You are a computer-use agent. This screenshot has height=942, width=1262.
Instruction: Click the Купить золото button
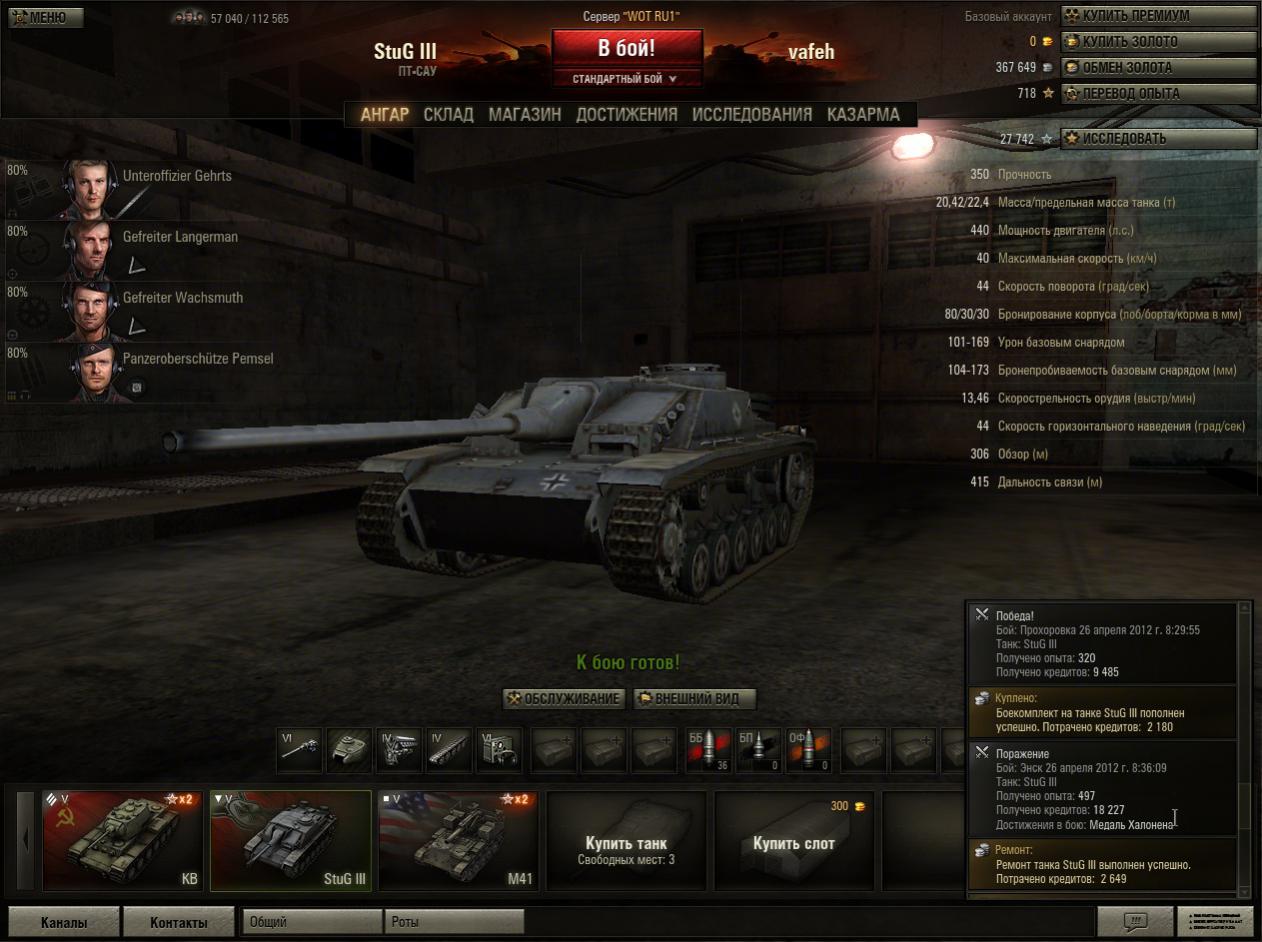[1158, 42]
